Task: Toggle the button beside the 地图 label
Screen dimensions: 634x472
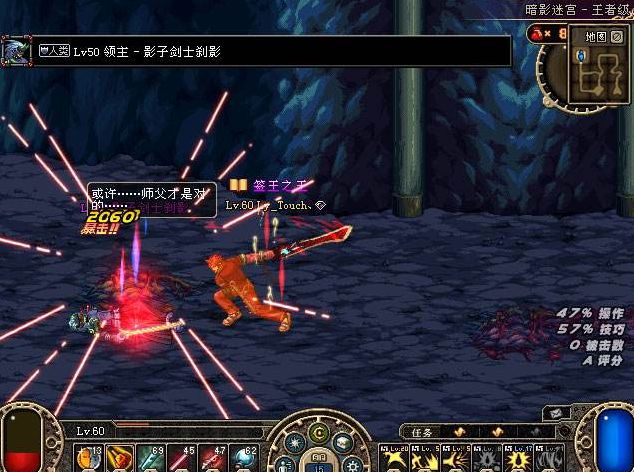Action: [616, 36]
